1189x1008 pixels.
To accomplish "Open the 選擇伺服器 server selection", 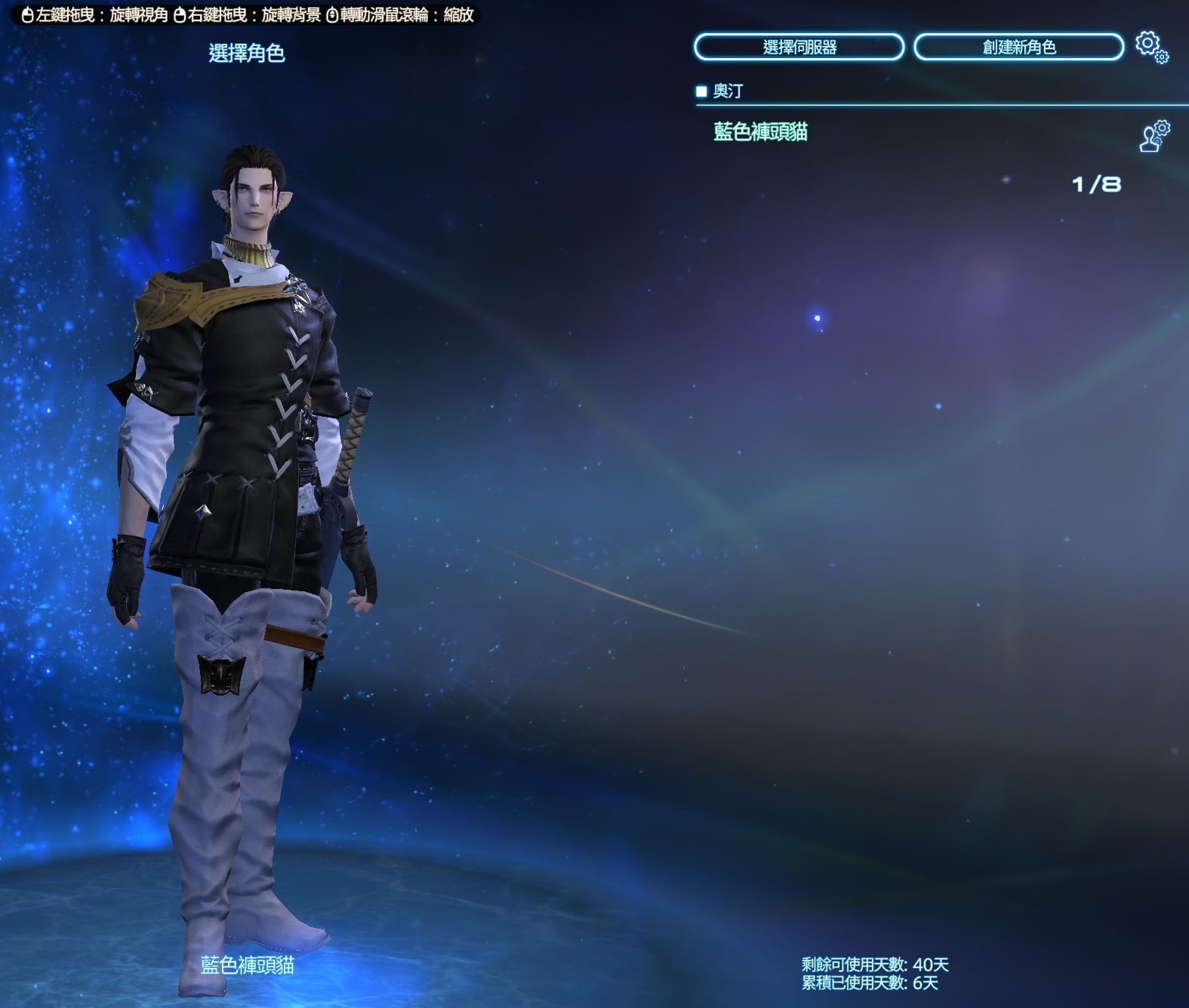I will point(799,47).
